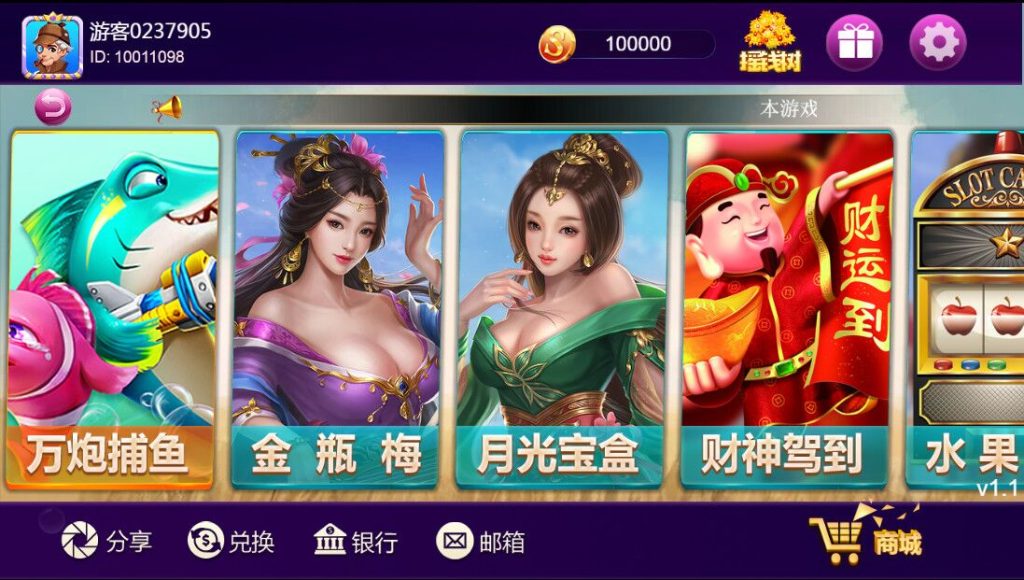Open the 兑换 exchange option
1024x580 pixels.
(x=231, y=541)
